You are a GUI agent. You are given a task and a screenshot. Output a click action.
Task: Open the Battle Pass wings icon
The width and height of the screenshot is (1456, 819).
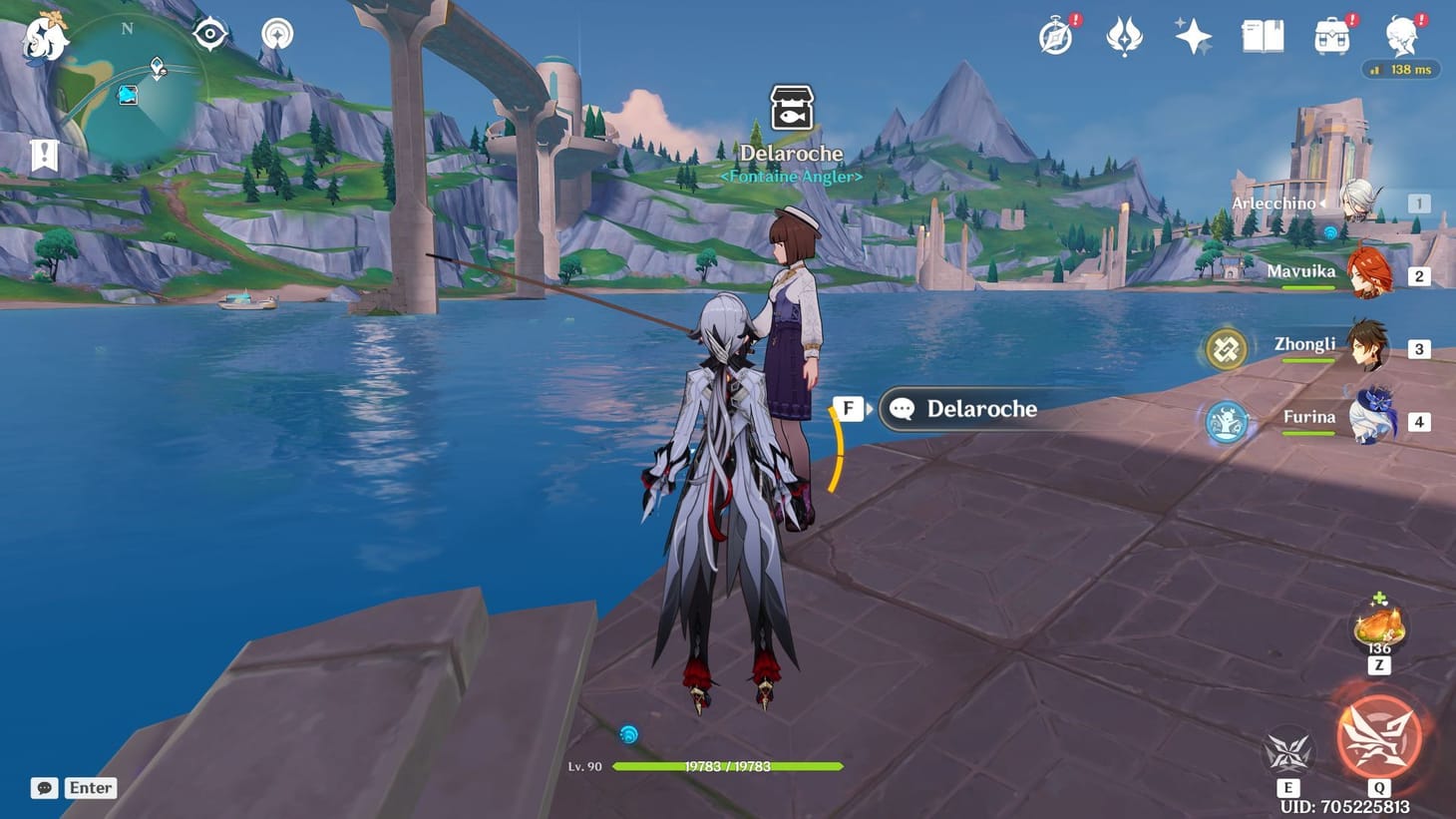click(x=1125, y=35)
